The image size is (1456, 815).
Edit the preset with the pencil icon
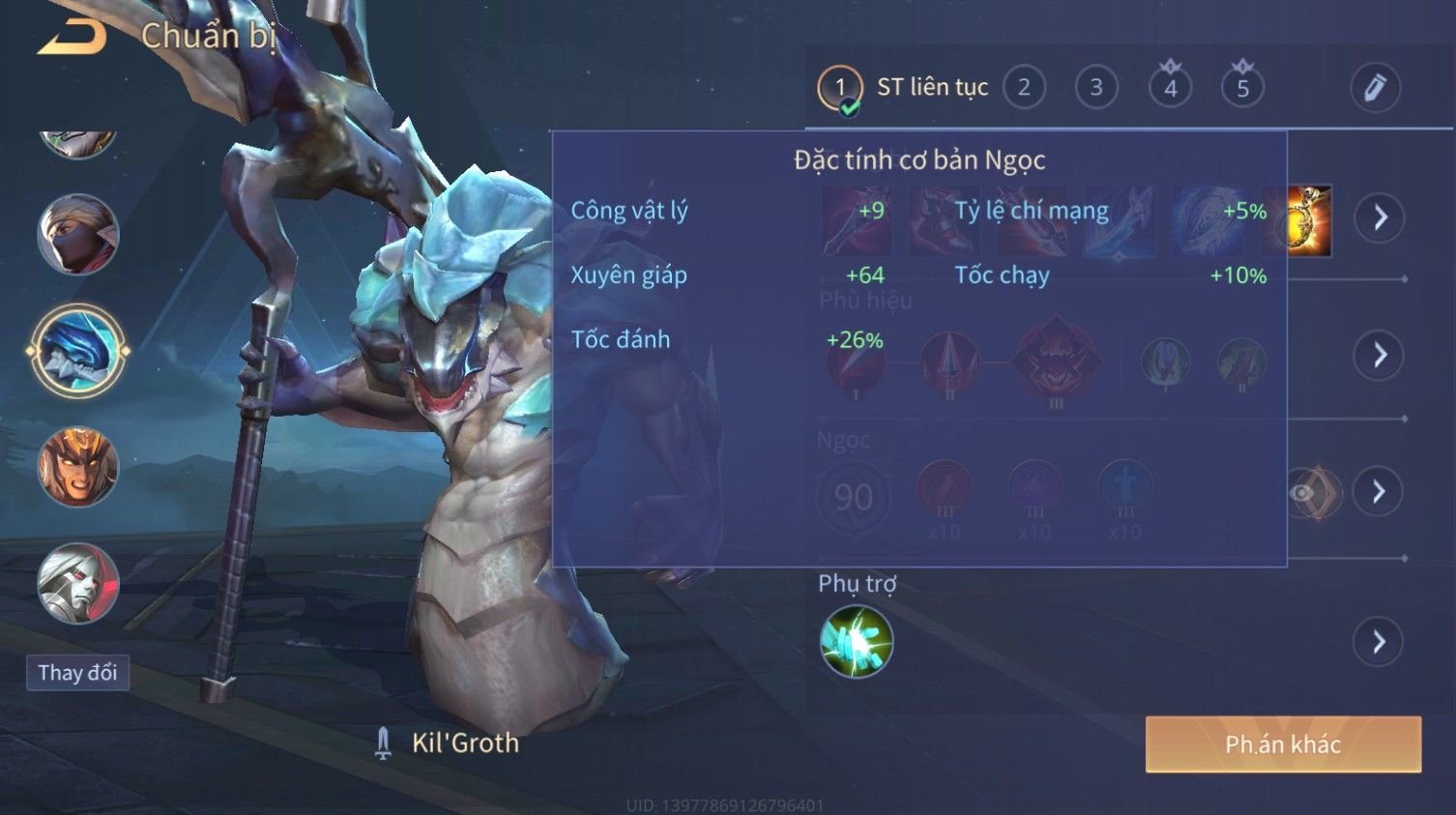(1375, 88)
